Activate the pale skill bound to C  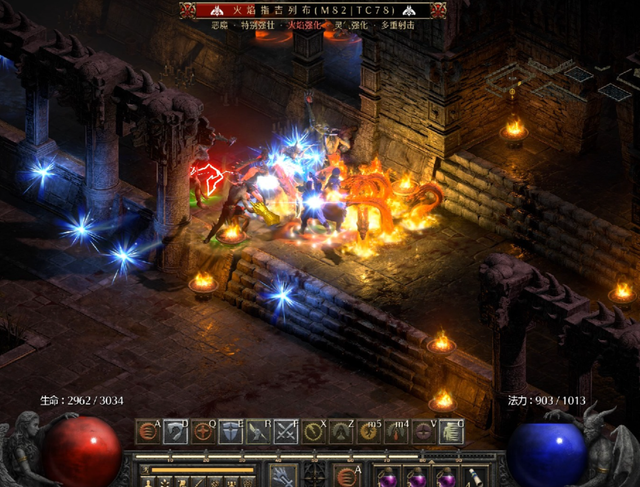click(452, 432)
